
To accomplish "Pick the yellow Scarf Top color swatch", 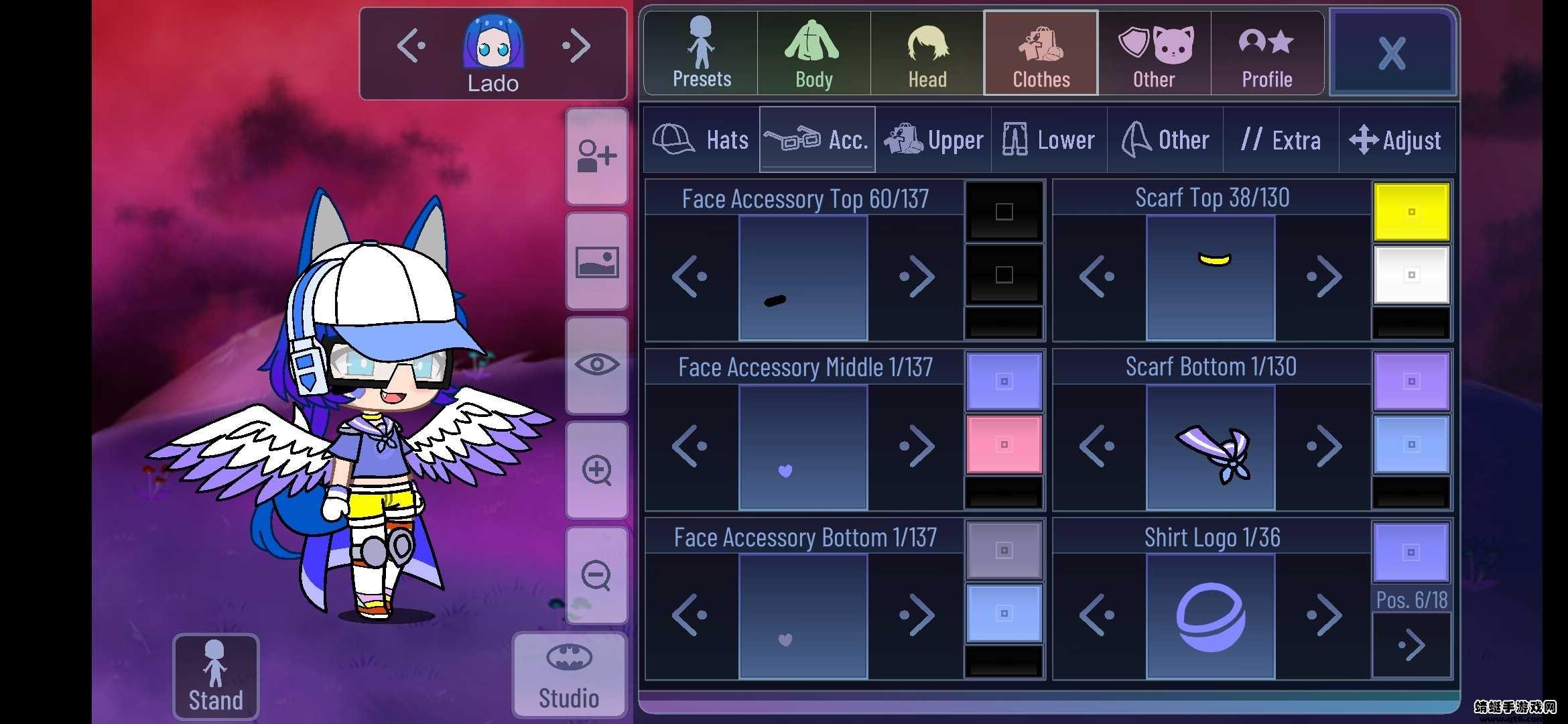I will (1411, 210).
